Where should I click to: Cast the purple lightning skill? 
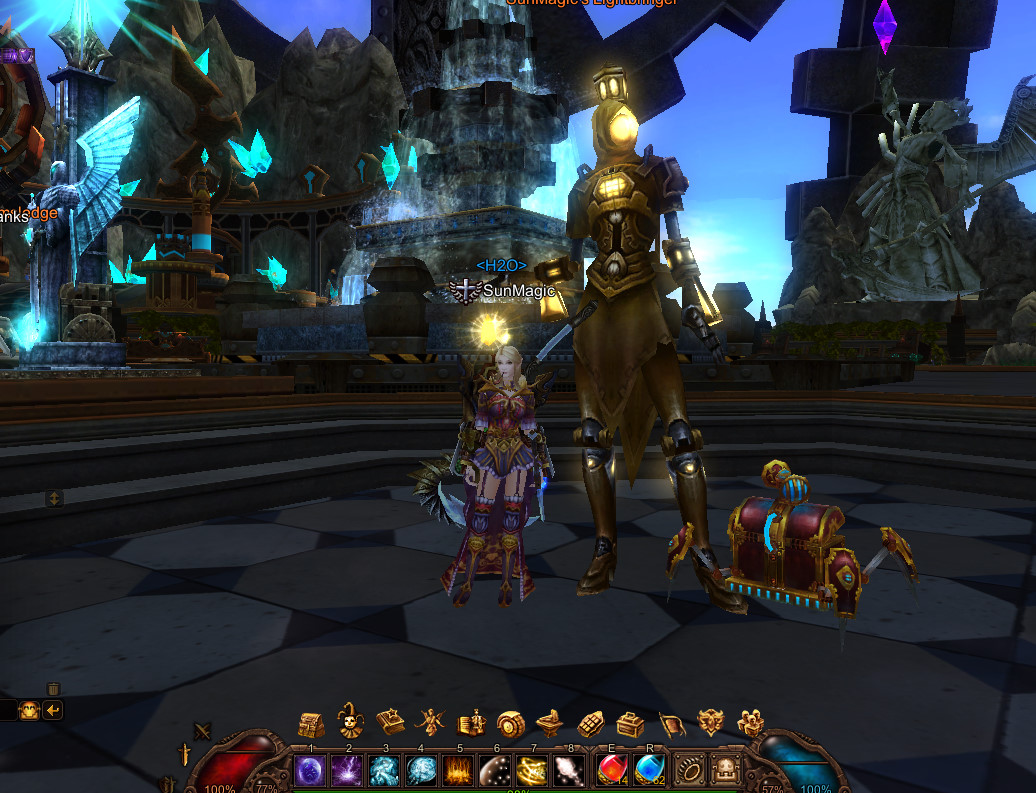tap(348, 770)
